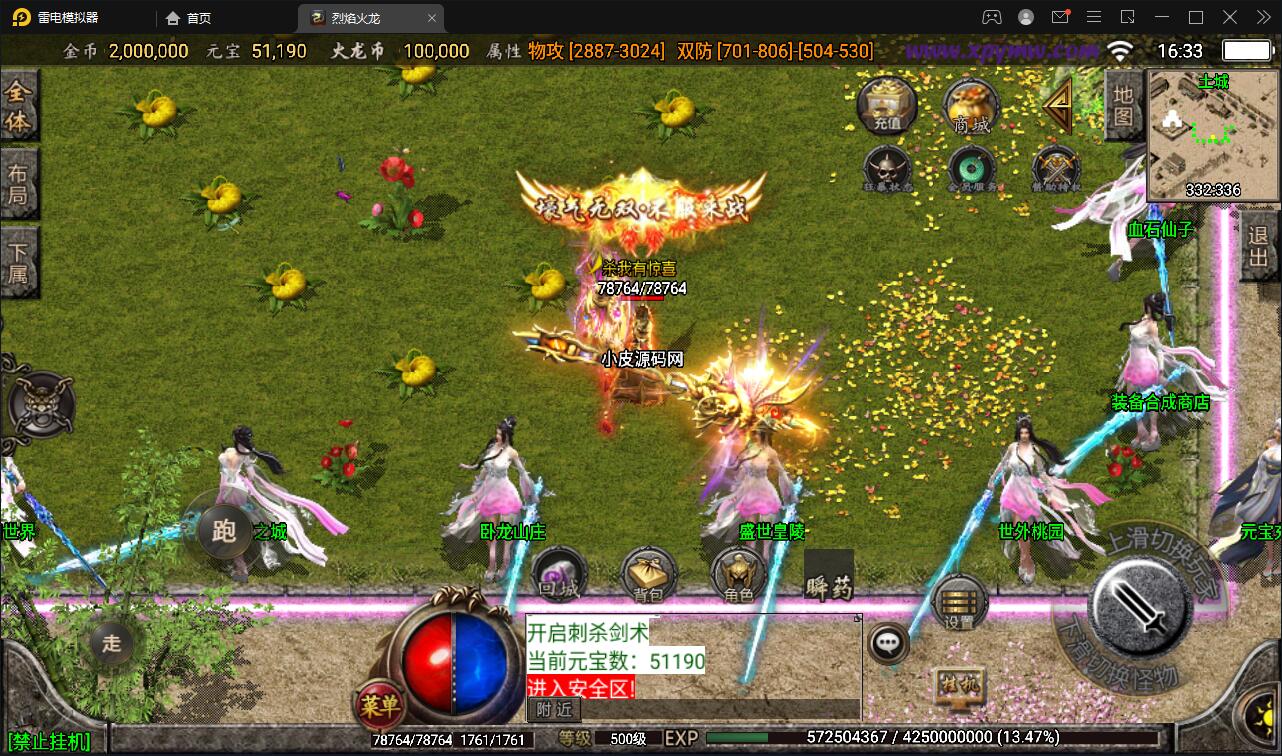
Task: Open the 布局 layout button
Action: coord(19,182)
